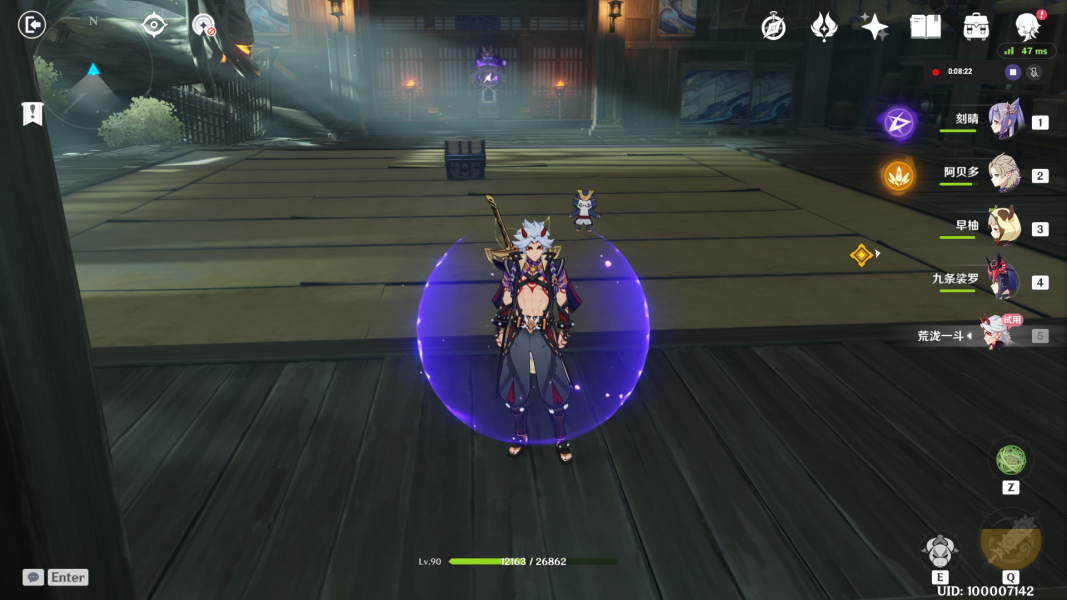
Task: Open the Paimon menu head icon
Action: [1027, 26]
